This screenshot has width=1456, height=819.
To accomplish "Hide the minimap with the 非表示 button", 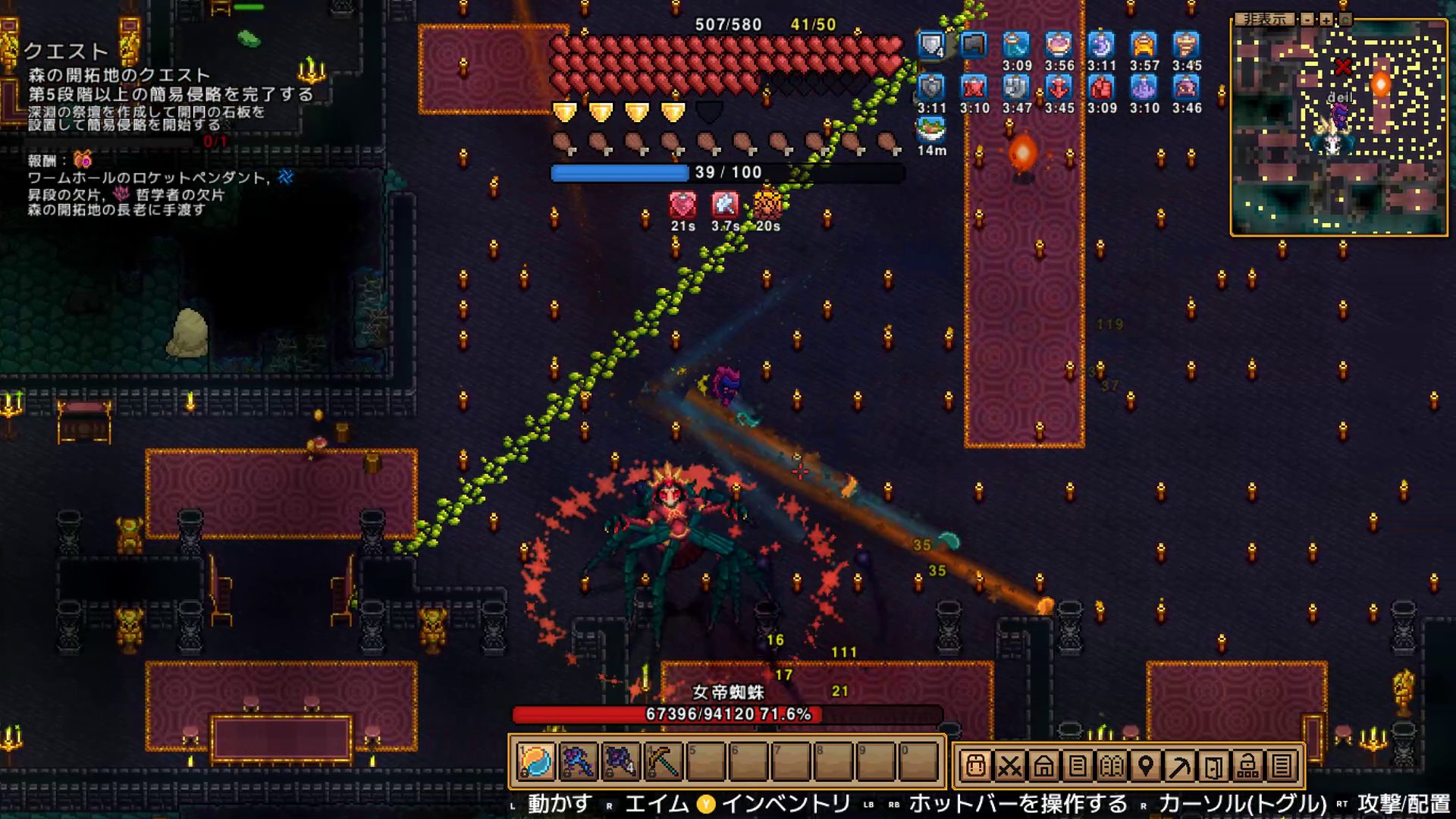I will 1265,19.
